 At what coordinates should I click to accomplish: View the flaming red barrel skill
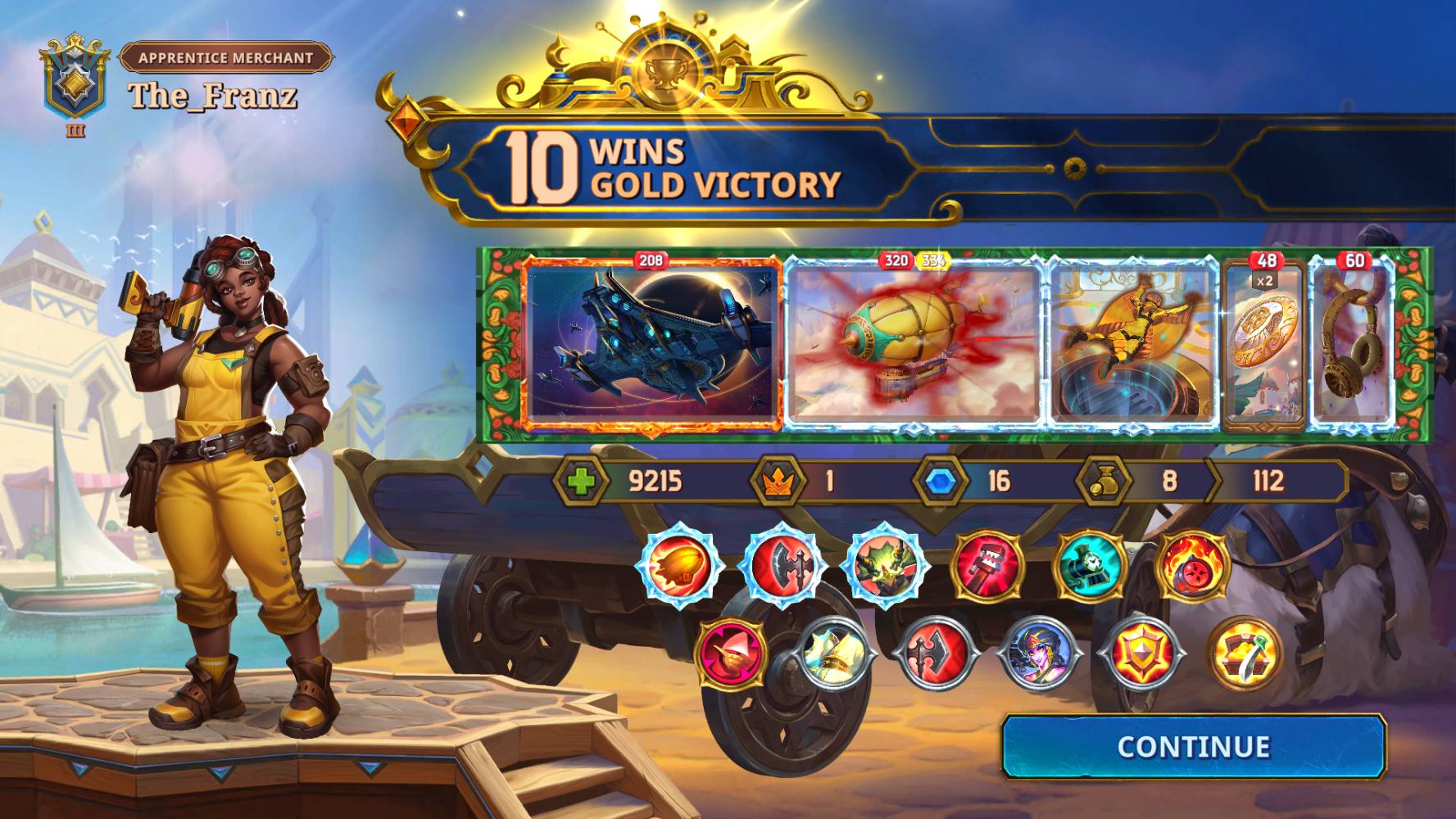click(1193, 566)
